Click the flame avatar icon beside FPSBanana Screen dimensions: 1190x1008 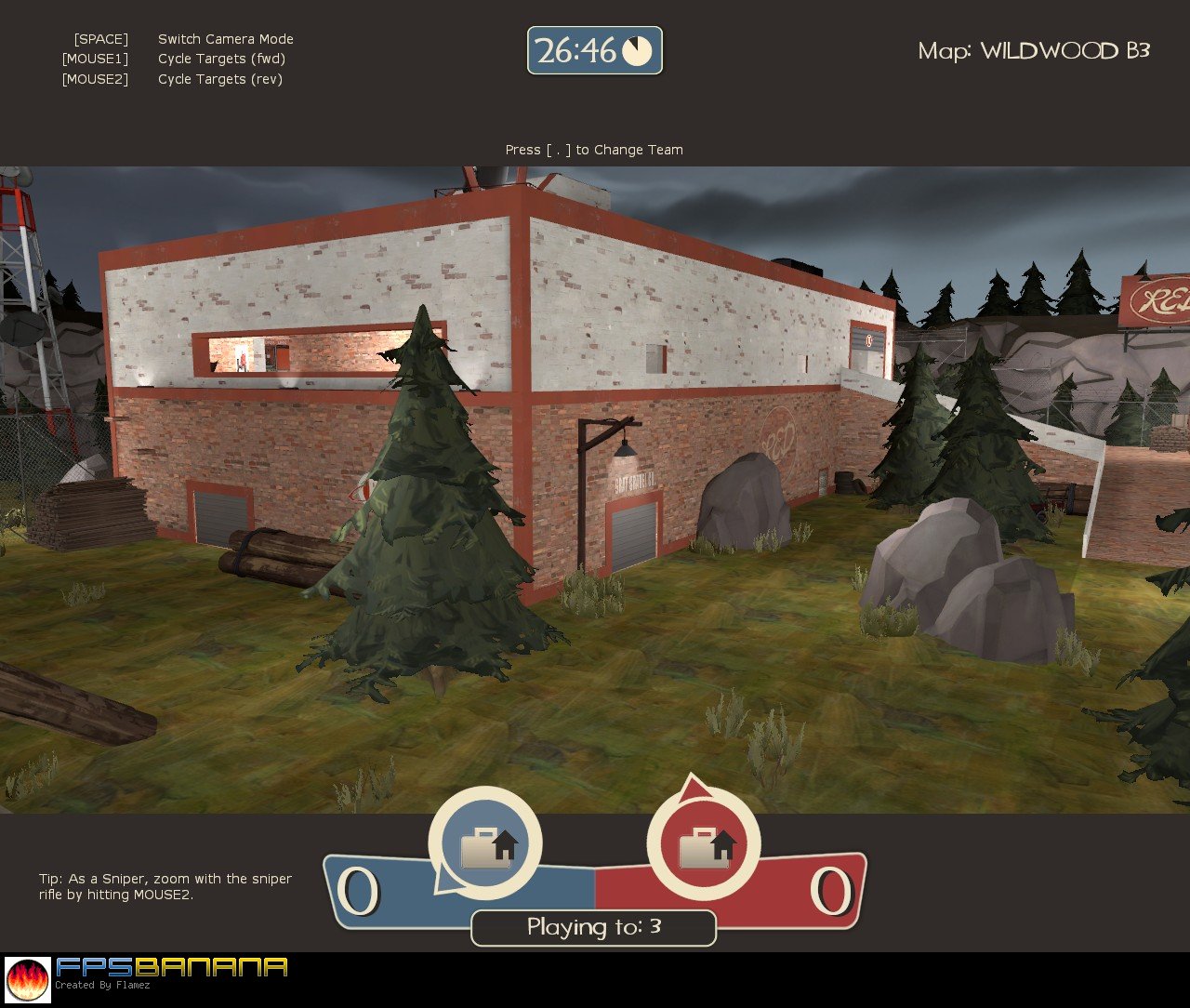click(28, 980)
